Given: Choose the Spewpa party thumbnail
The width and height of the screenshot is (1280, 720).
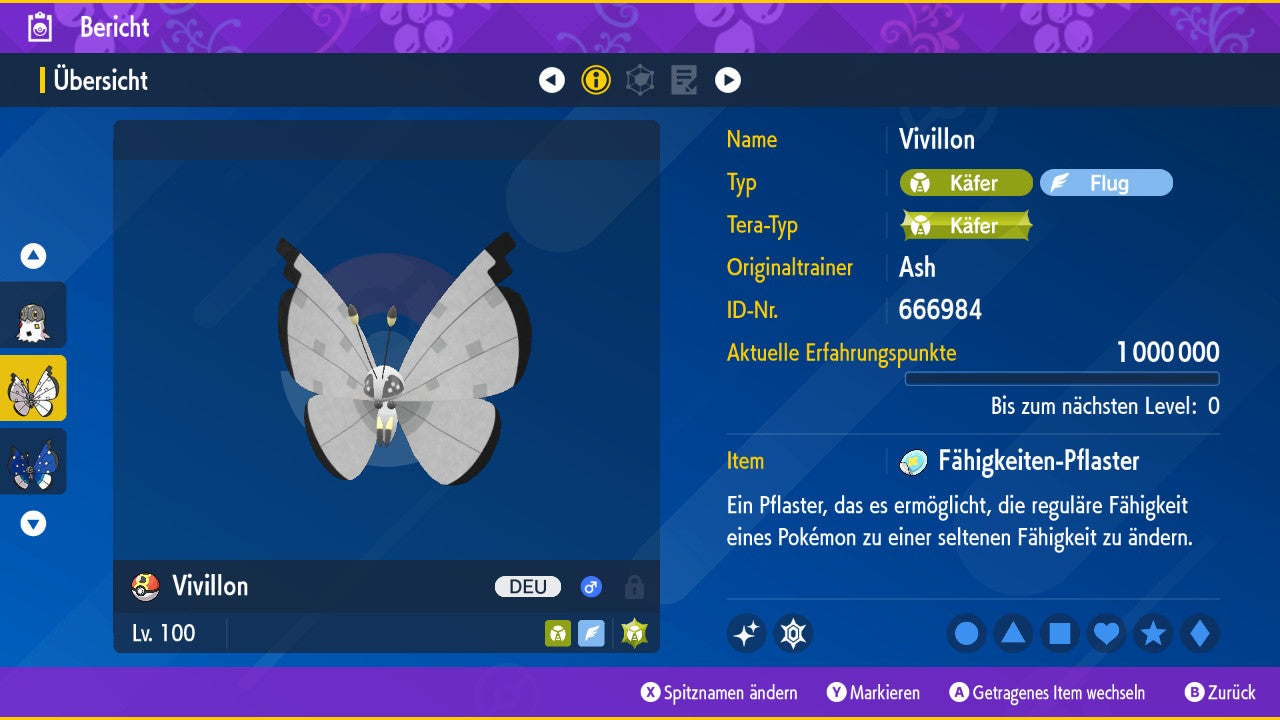Looking at the screenshot, I should (x=33, y=316).
